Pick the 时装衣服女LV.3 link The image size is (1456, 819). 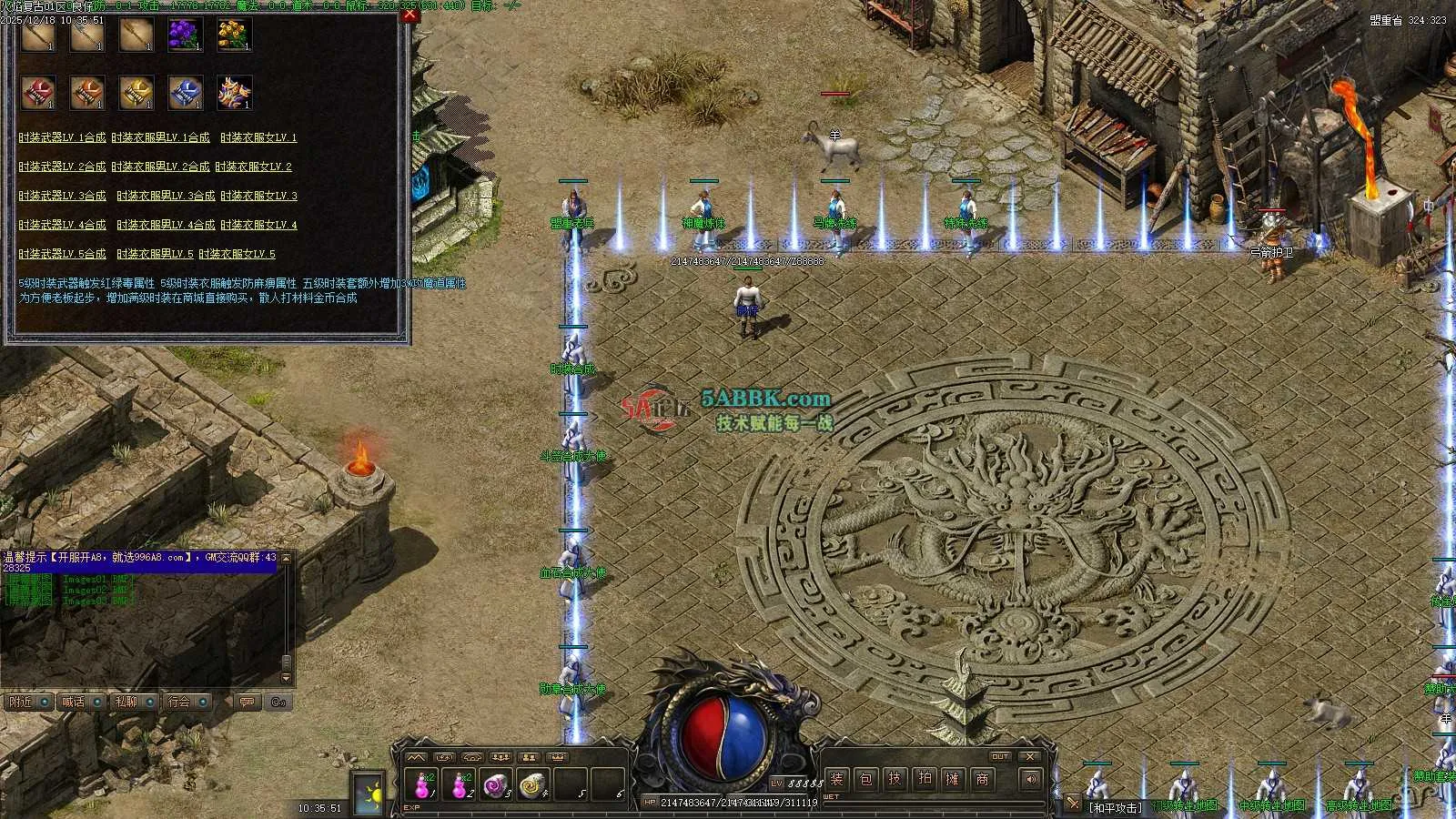tap(258, 196)
